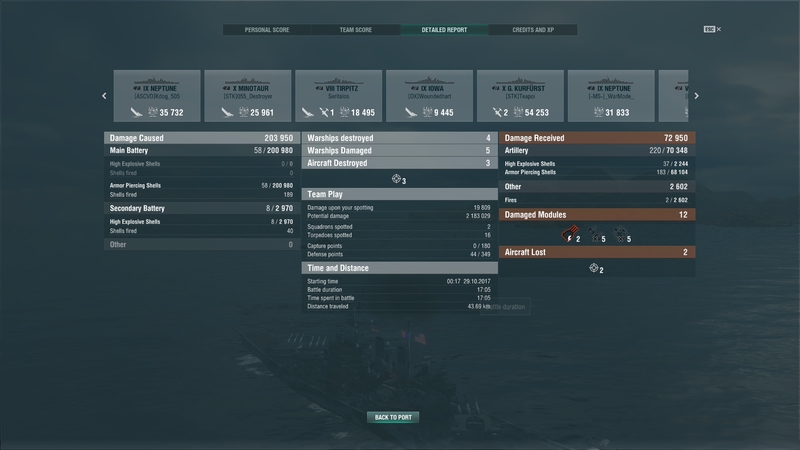The width and height of the screenshot is (800, 450).
Task: Switch to the Personal Score tab
Action: (x=266, y=30)
